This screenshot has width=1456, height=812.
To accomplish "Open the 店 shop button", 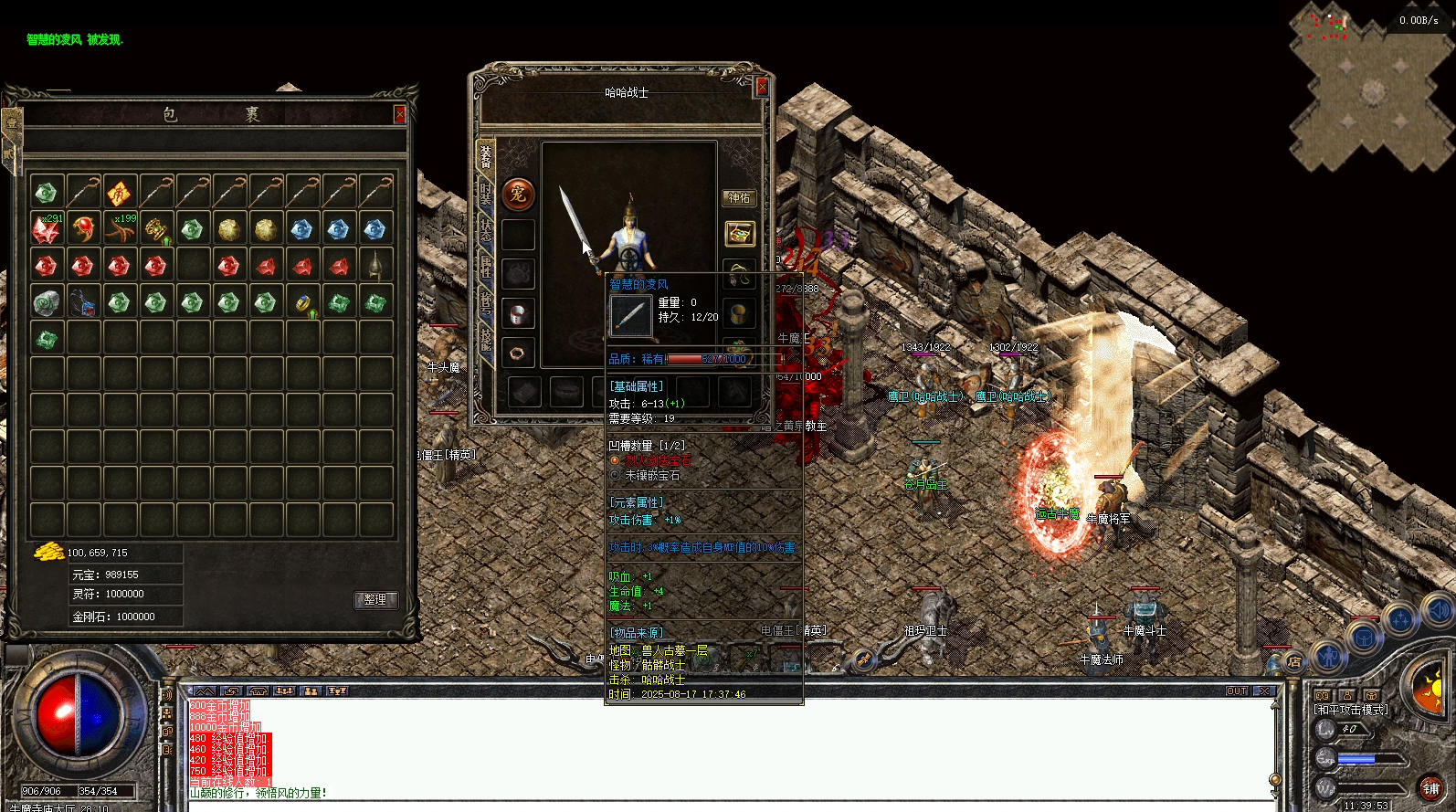I will coord(1294,661).
